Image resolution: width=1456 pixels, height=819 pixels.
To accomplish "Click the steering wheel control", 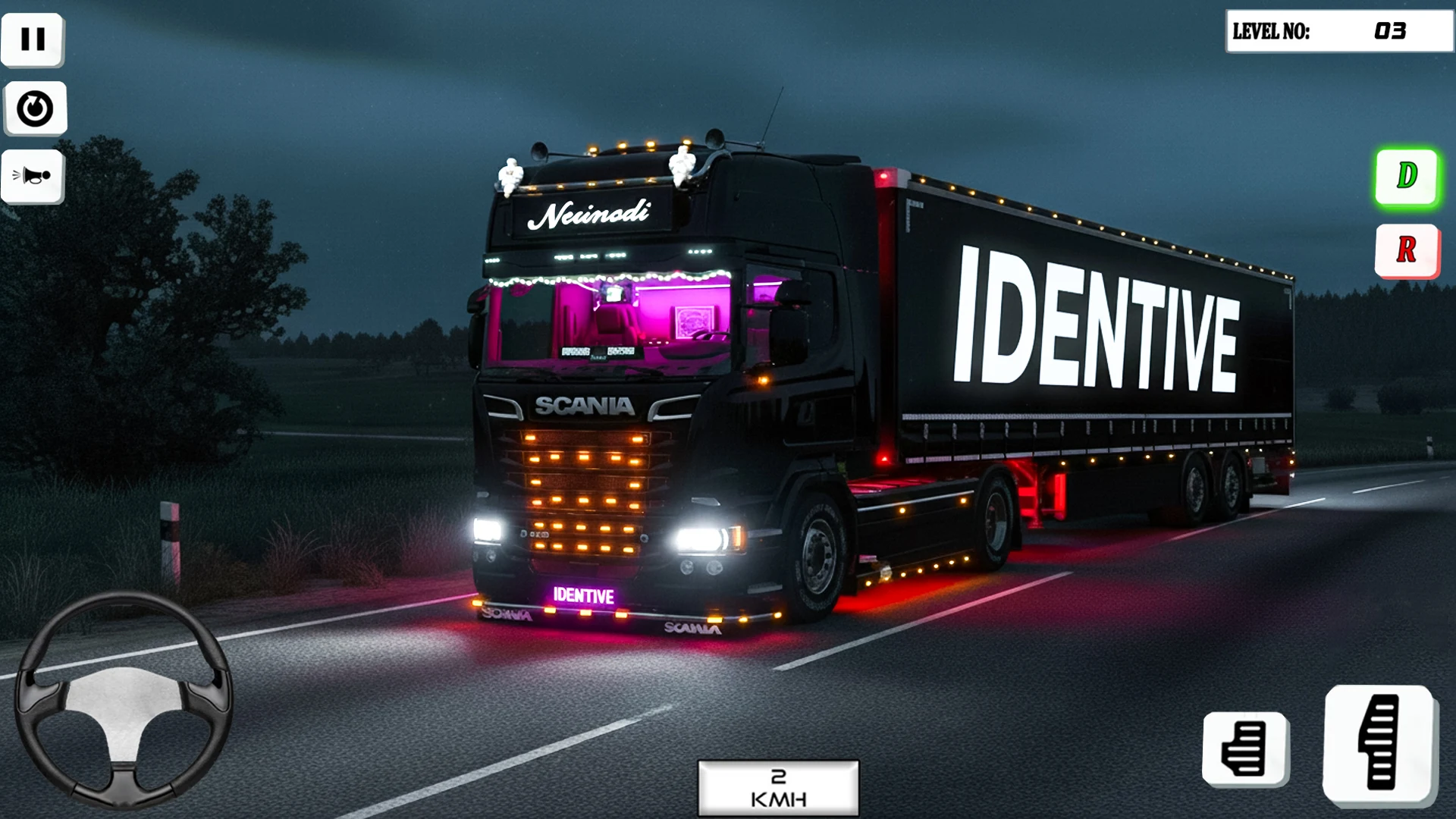I will click(124, 699).
